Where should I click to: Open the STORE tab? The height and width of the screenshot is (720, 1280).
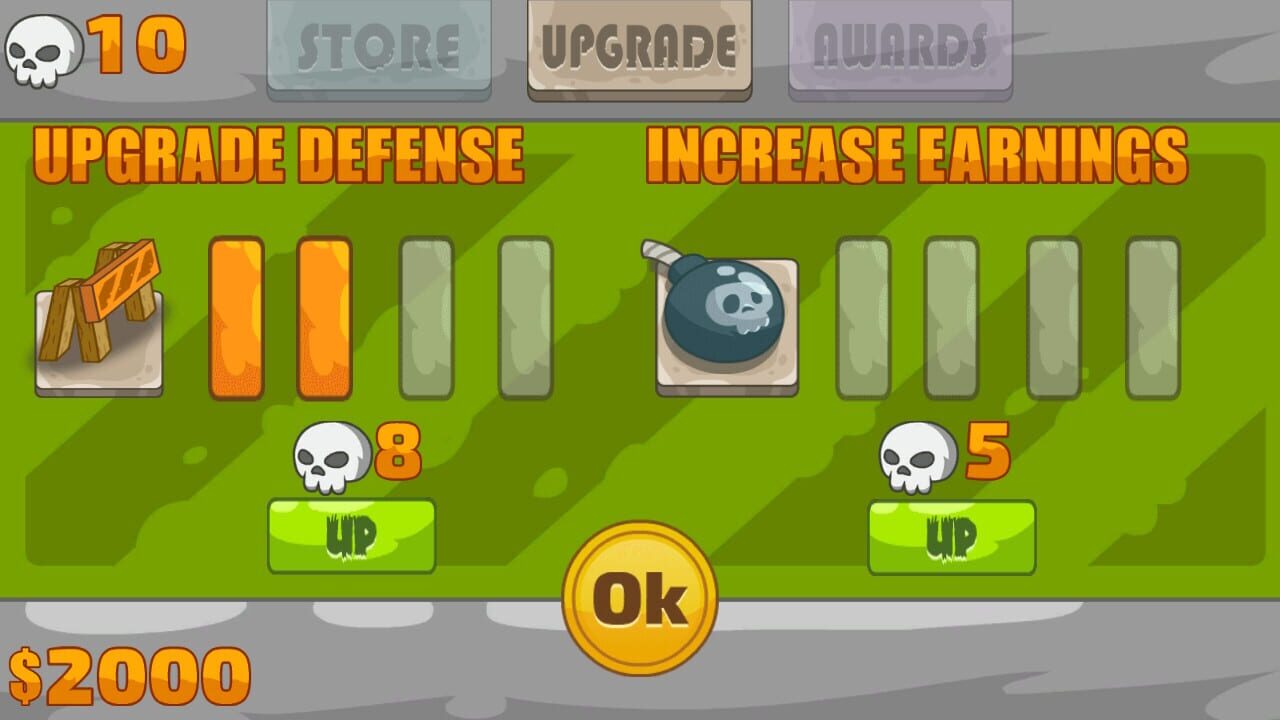[x=379, y=45]
